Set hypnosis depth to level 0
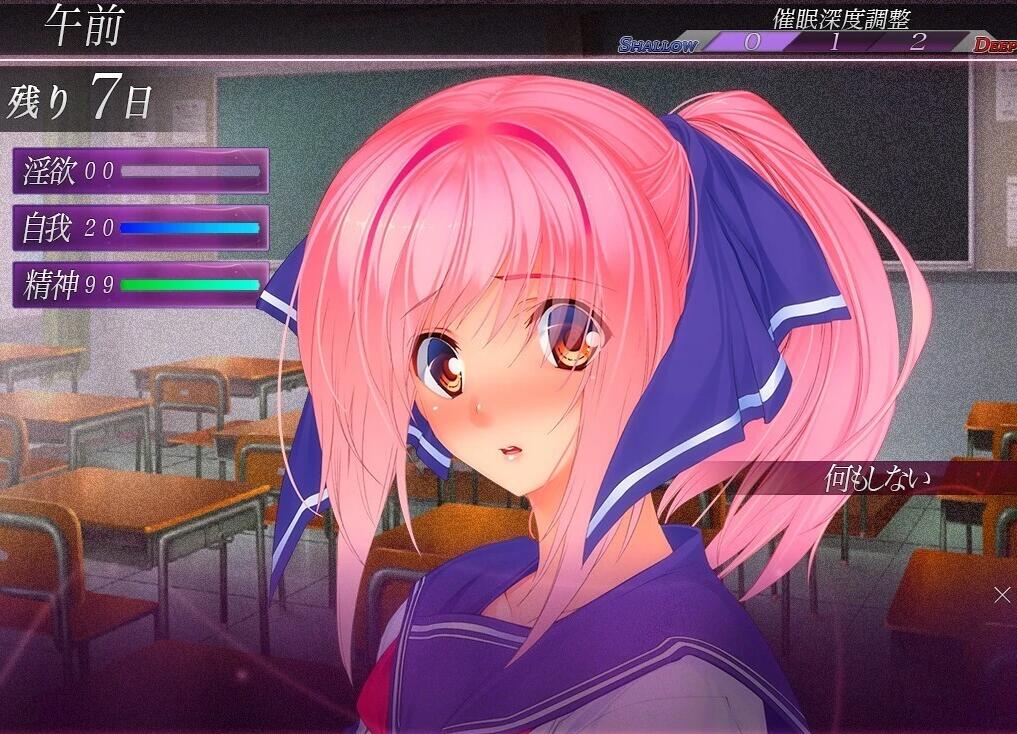 752,42
